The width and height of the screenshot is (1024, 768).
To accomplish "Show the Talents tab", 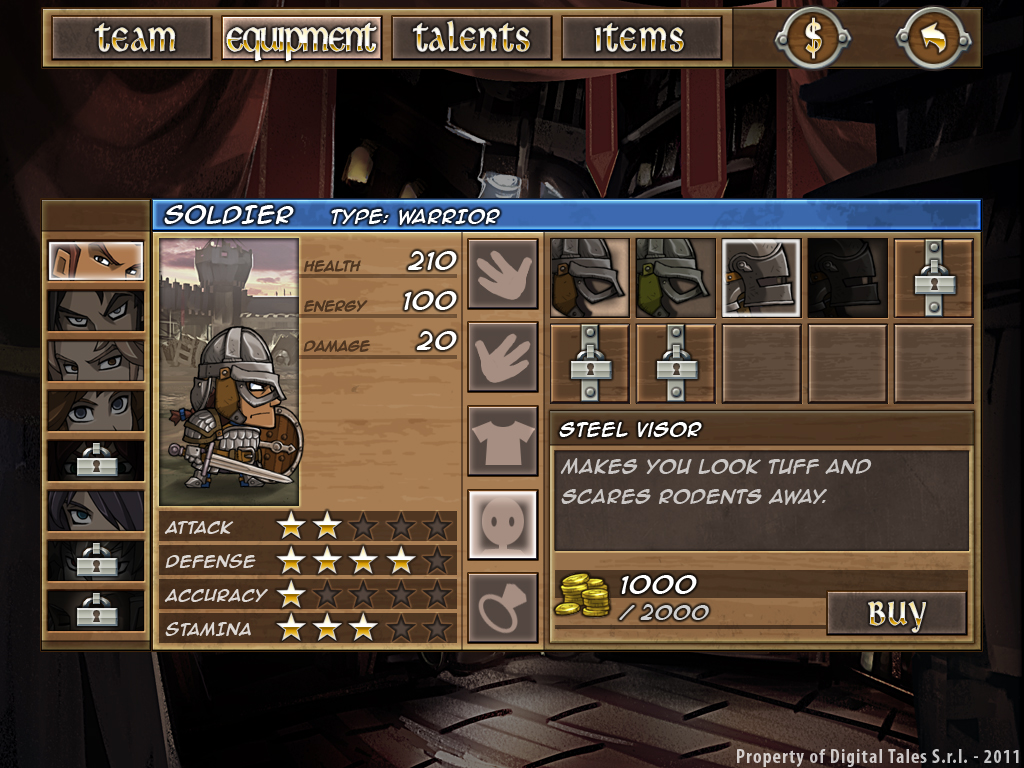I will (471, 38).
